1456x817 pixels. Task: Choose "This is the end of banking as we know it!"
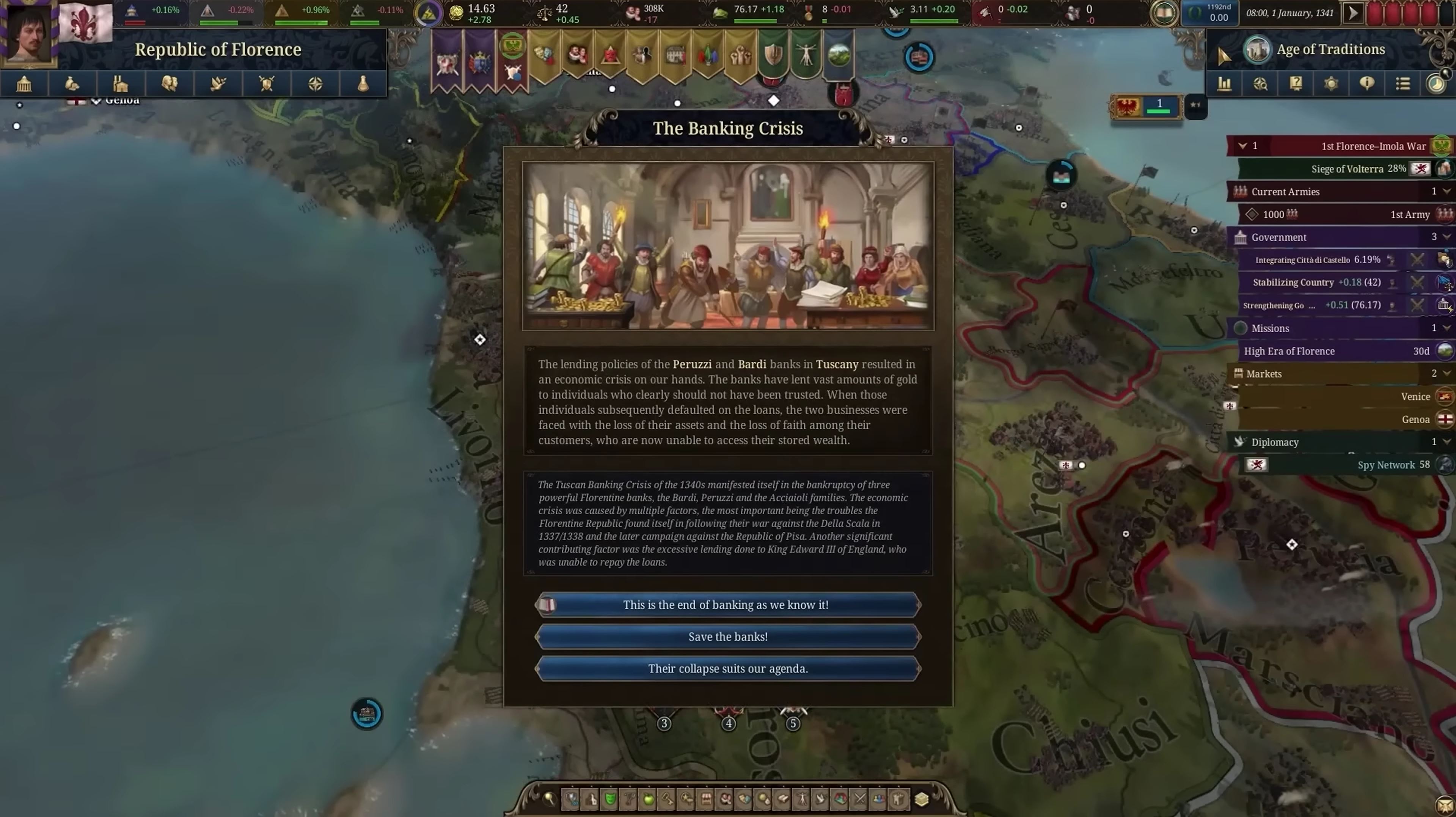coord(727,605)
